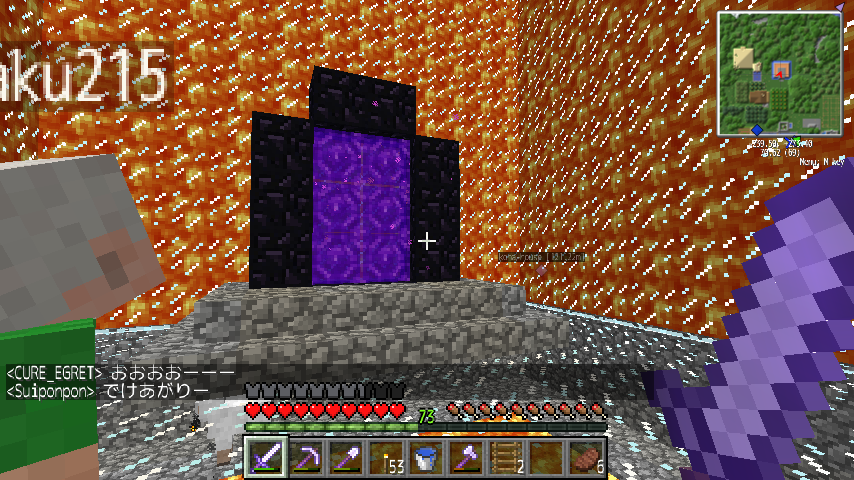
Task: Click the minimap in the corner
Action: [781, 73]
